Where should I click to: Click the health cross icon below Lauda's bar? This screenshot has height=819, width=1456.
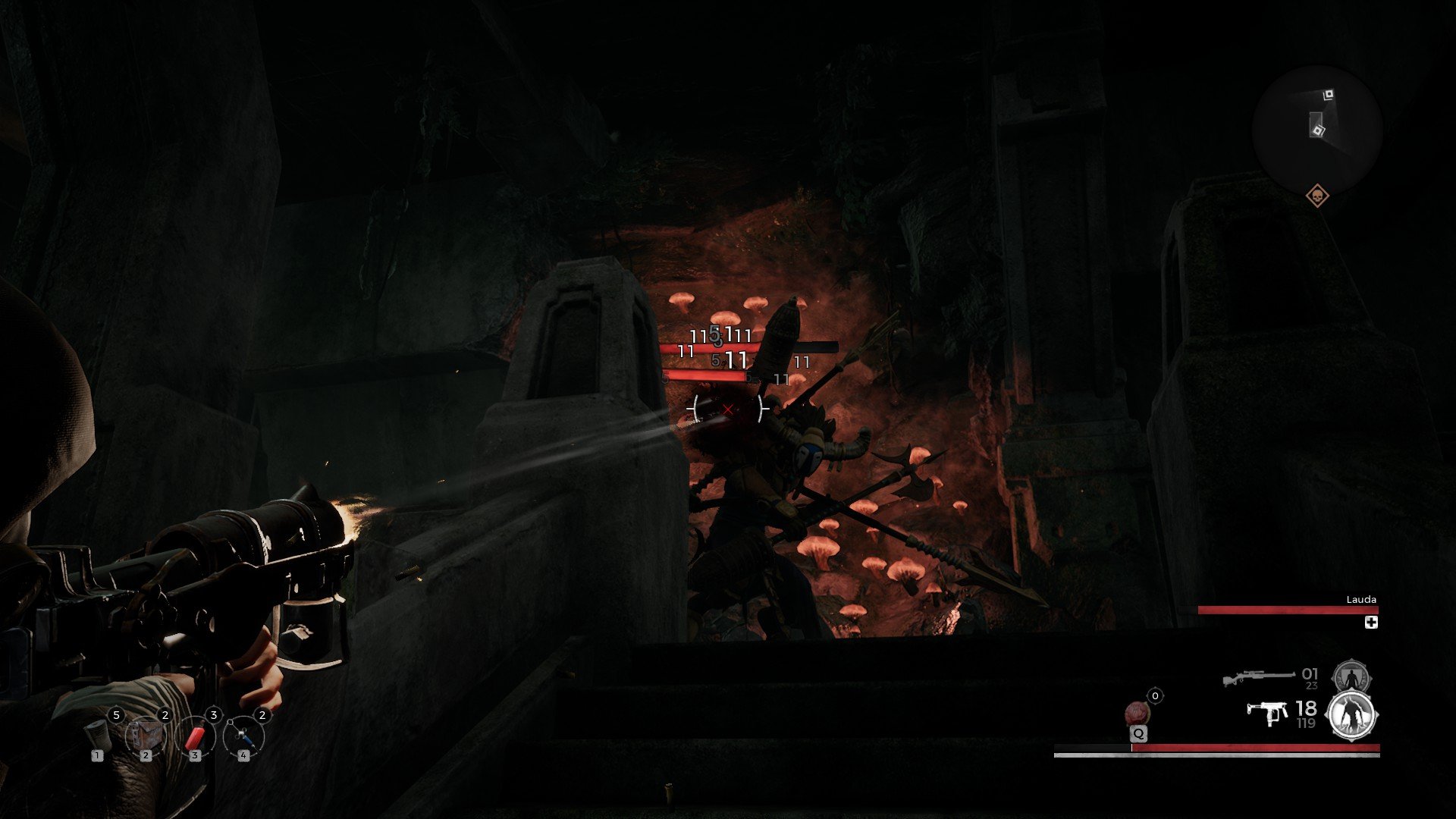pos(1371,623)
